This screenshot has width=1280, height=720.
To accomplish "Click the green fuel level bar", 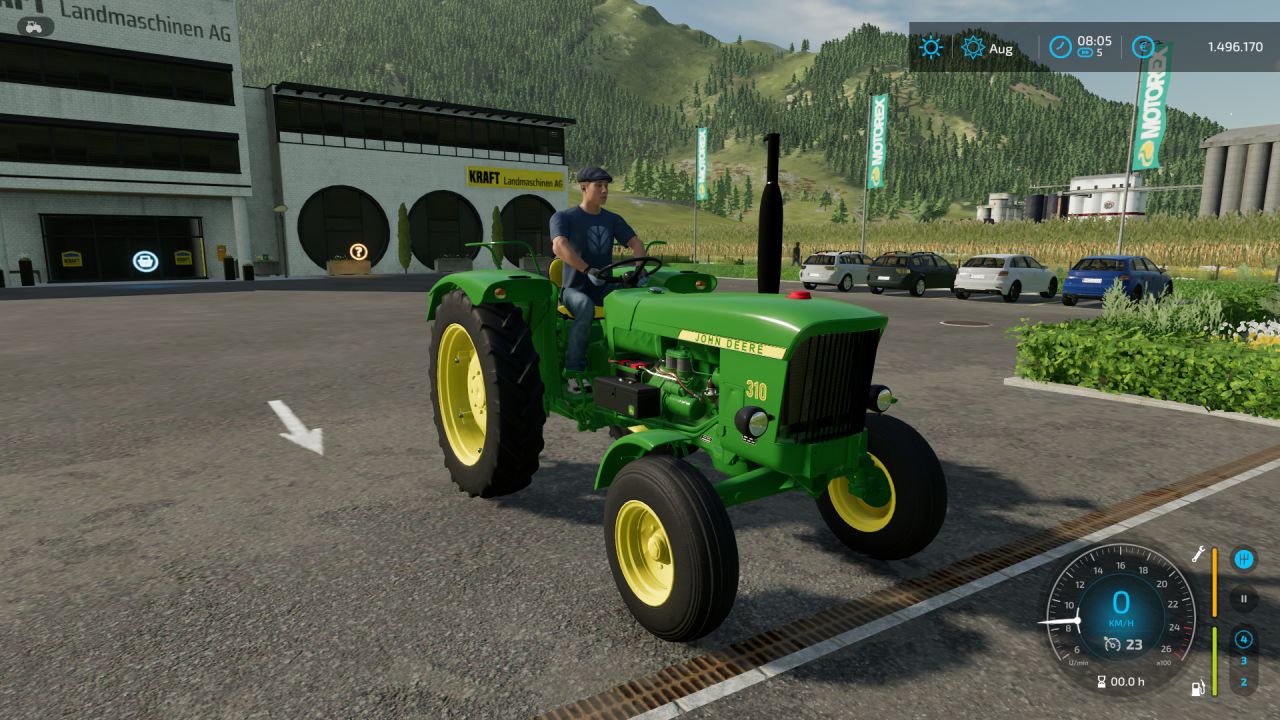I will [x=1215, y=662].
